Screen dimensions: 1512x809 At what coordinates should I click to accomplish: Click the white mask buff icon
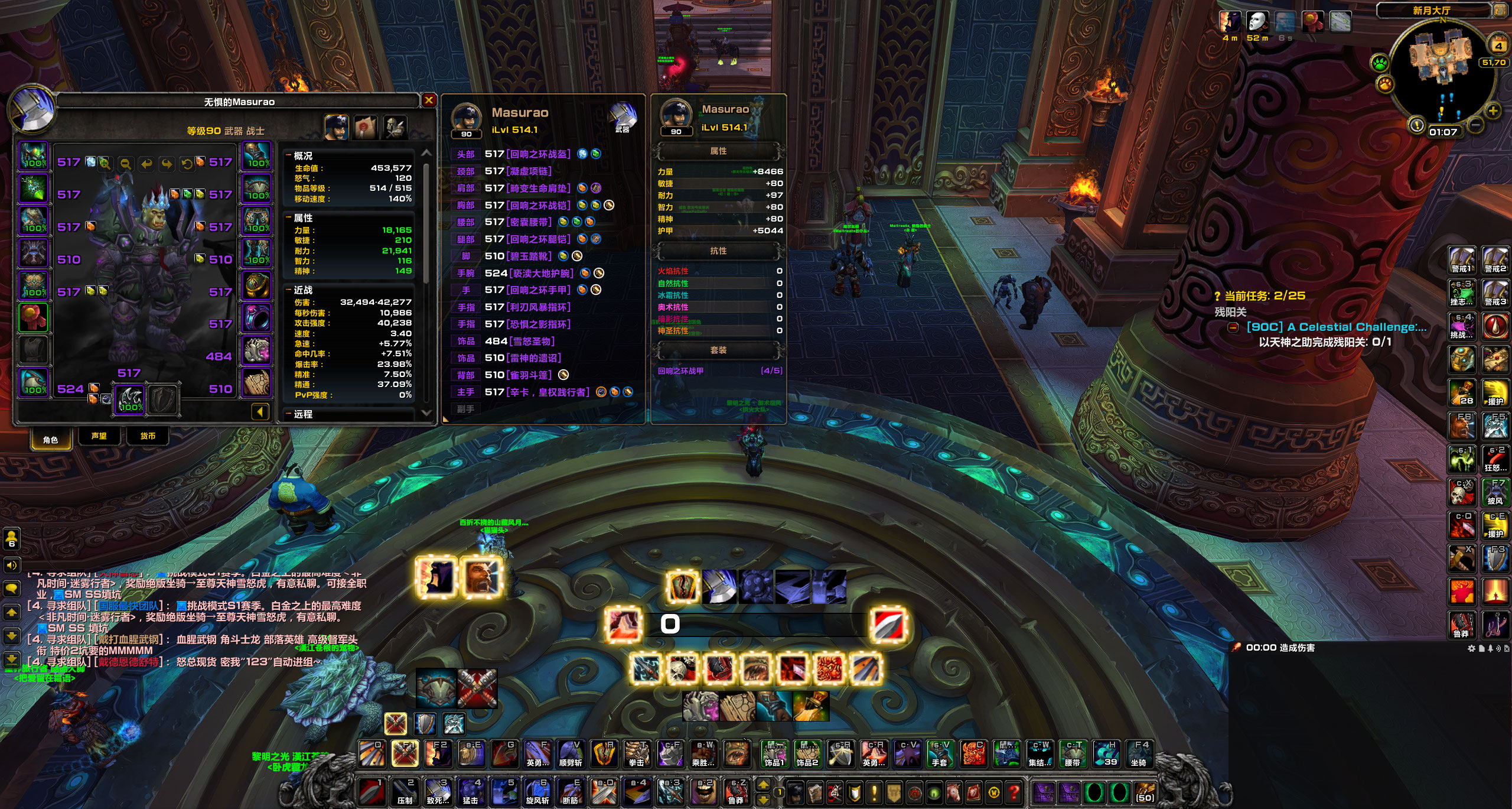click(x=1257, y=22)
